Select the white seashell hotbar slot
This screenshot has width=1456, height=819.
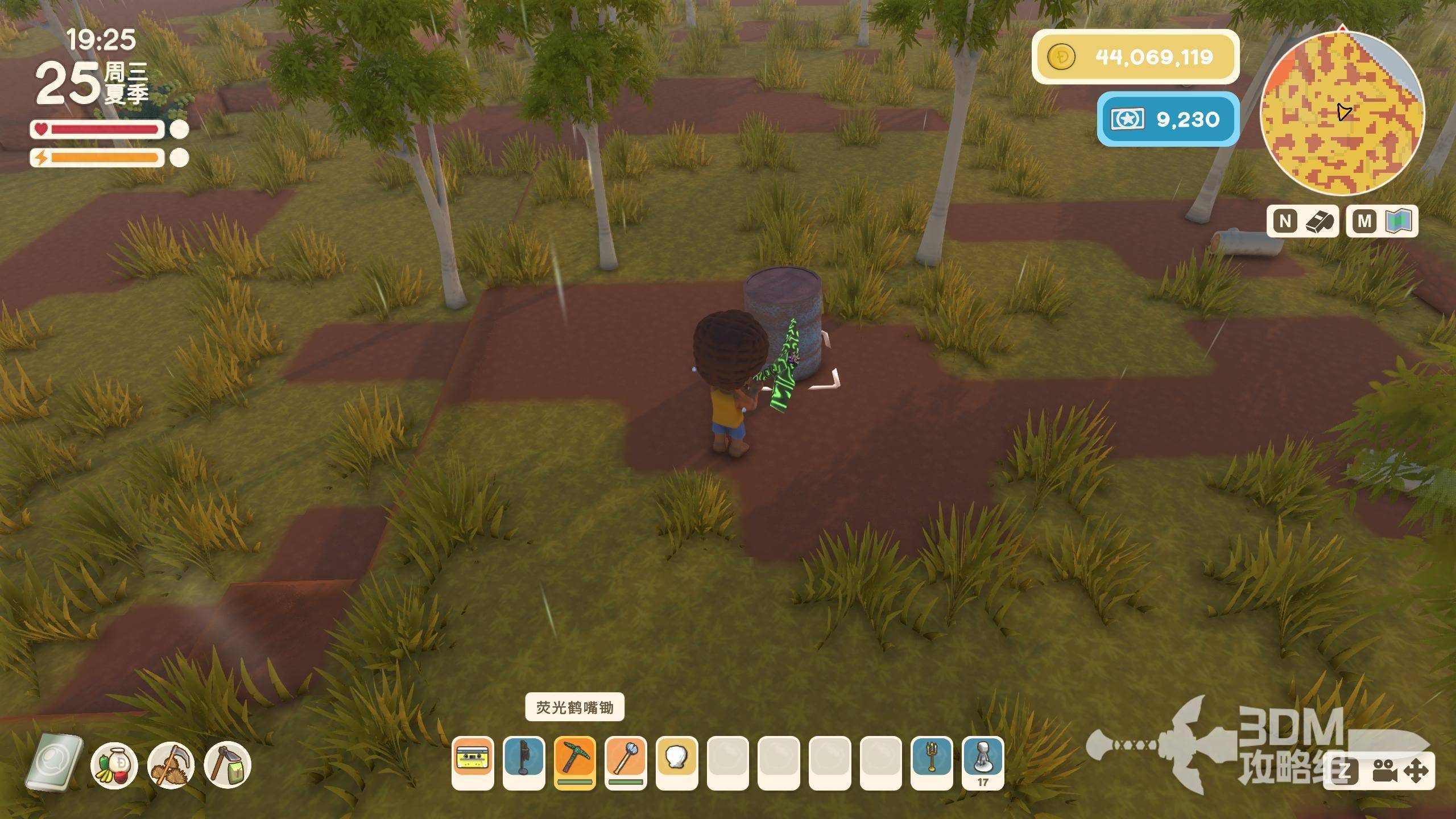pos(677,761)
